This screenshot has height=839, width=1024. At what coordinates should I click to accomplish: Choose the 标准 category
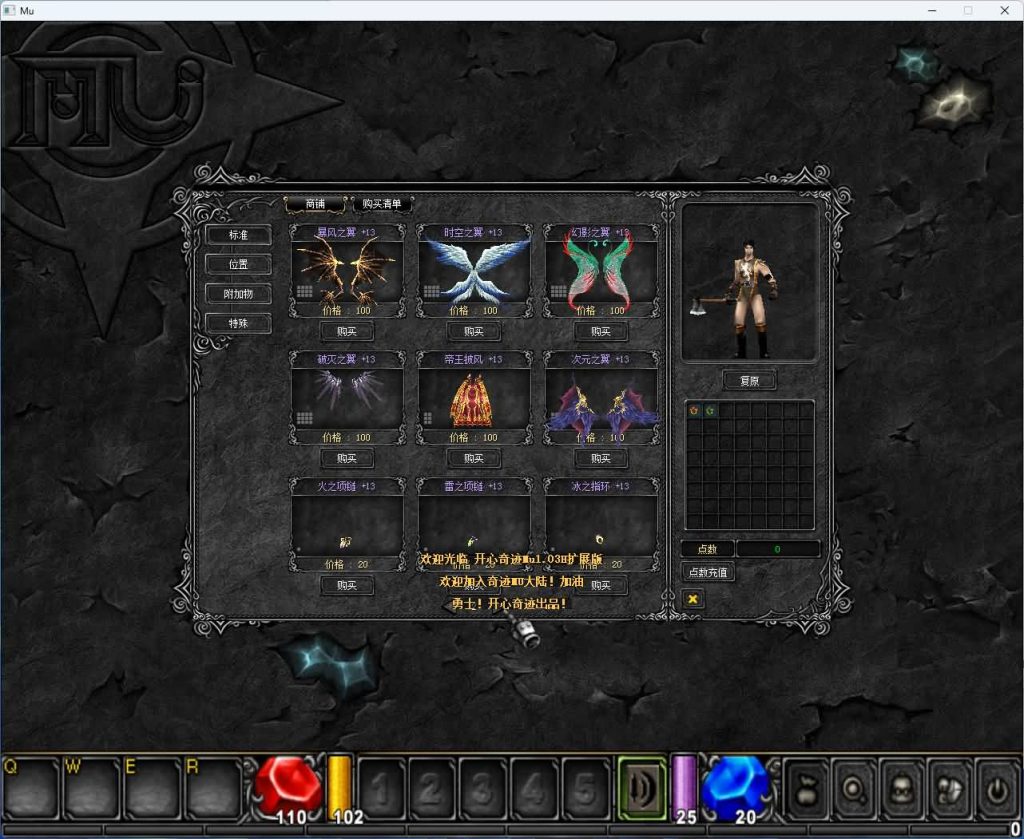click(x=238, y=235)
